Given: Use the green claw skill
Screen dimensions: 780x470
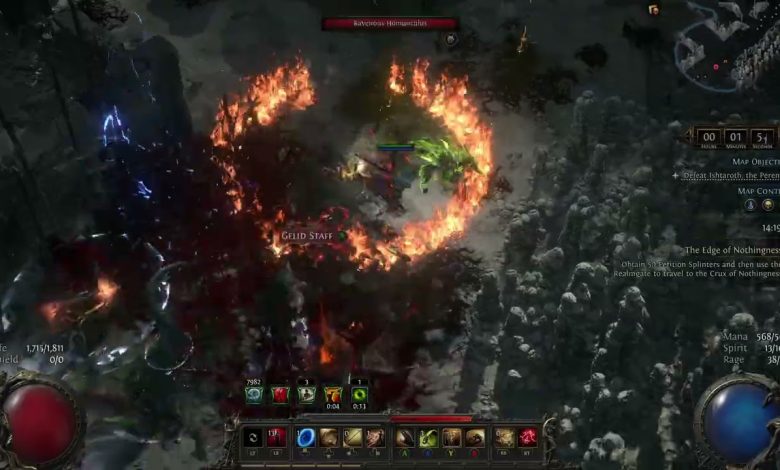Looking at the screenshot, I should (428, 437).
